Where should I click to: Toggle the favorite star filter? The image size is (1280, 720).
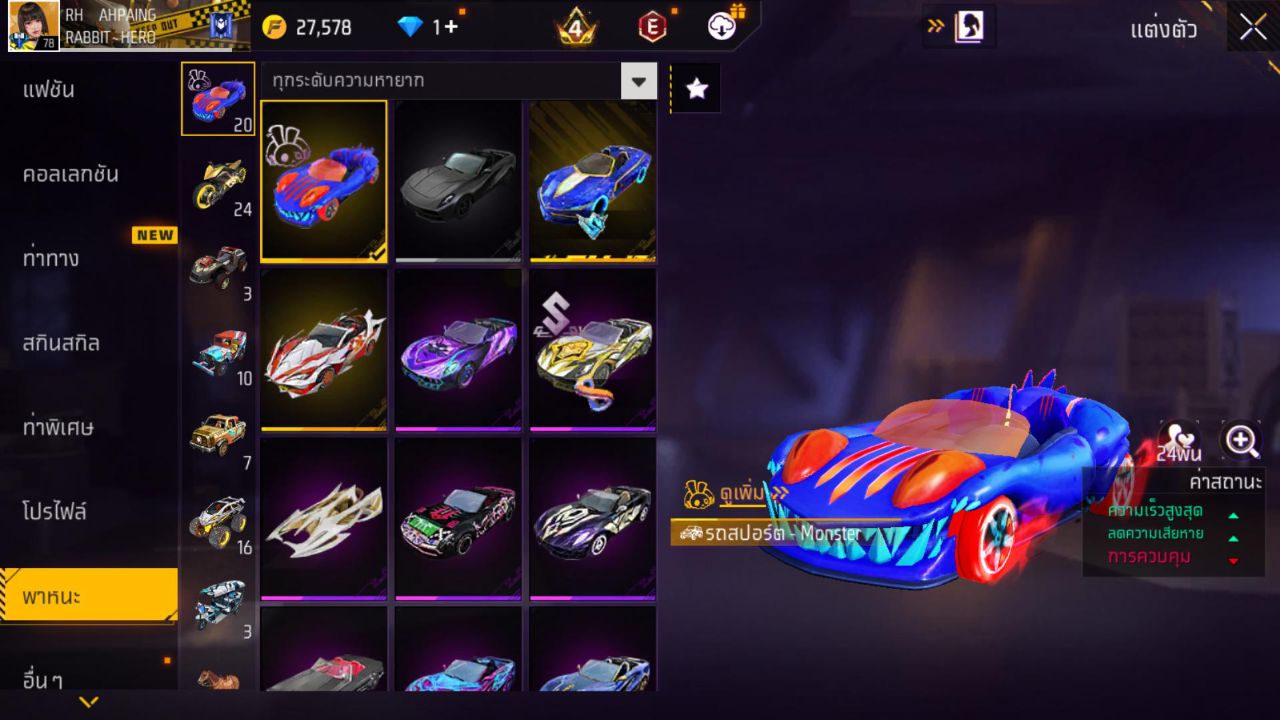tap(696, 87)
